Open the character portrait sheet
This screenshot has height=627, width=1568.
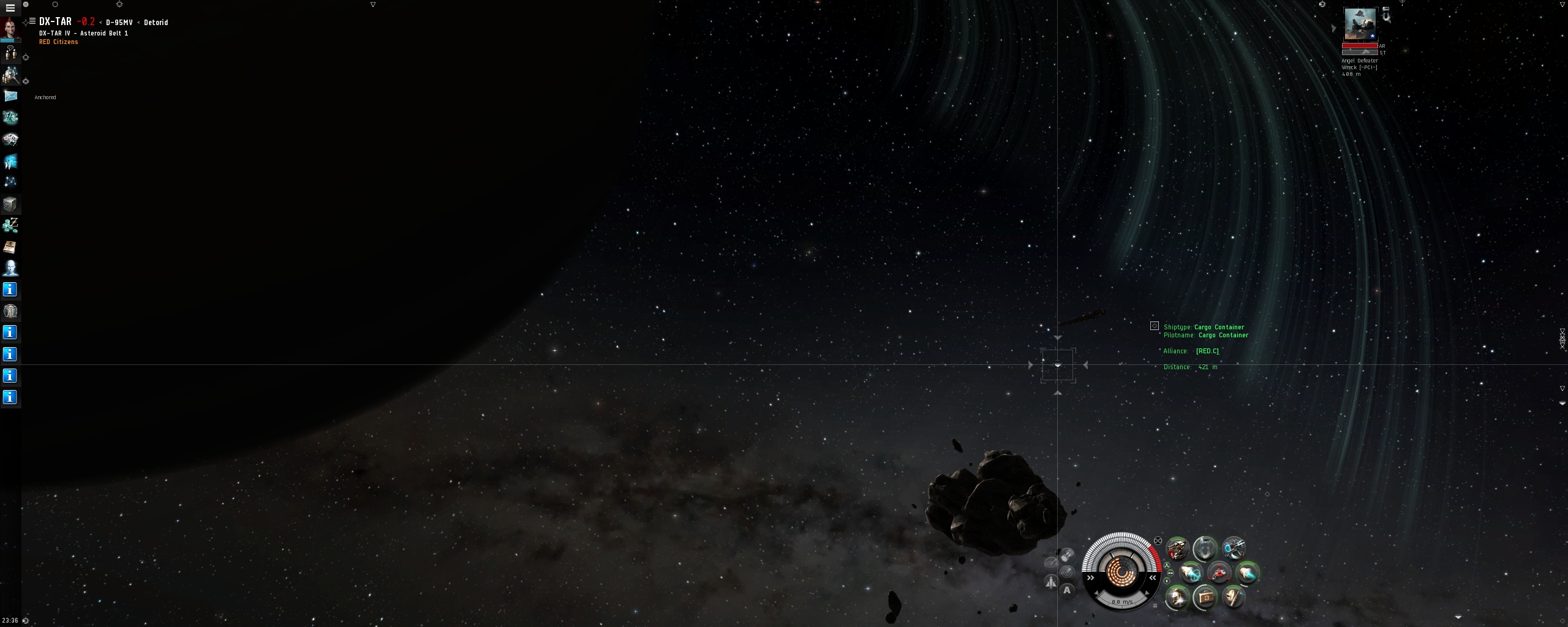click(x=10, y=28)
